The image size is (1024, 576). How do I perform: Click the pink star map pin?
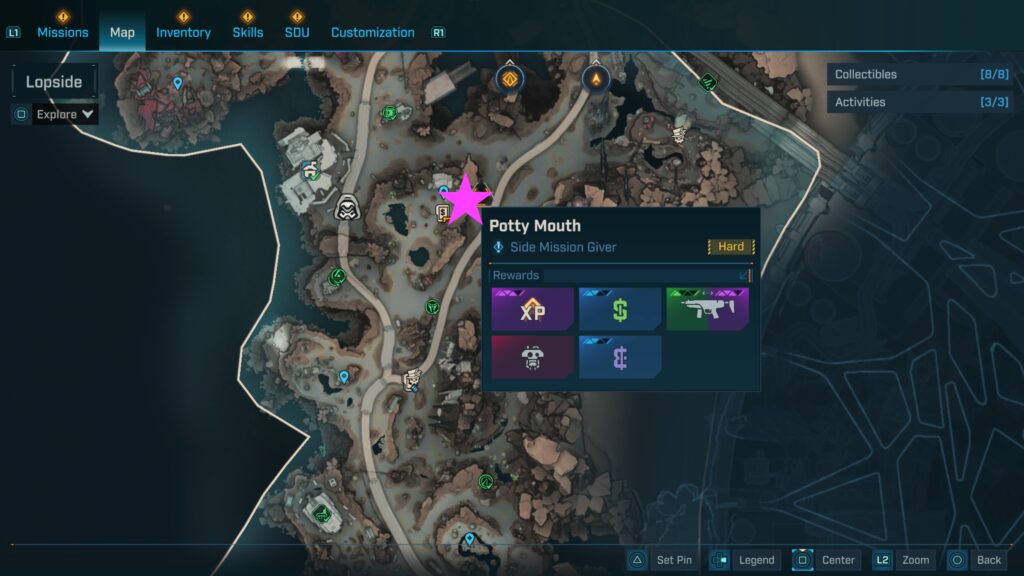[466, 201]
